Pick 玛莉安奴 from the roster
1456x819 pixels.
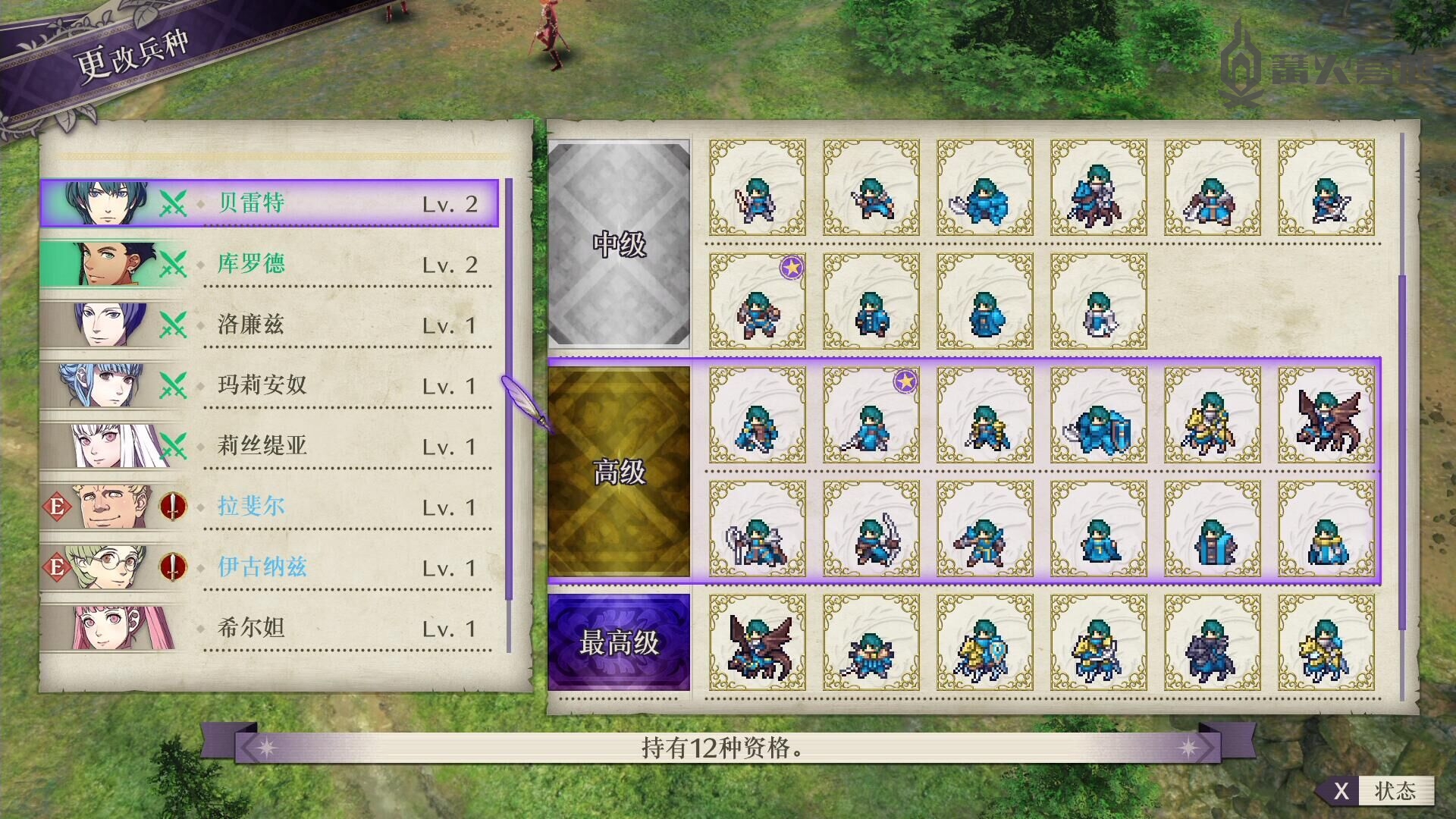(269, 385)
